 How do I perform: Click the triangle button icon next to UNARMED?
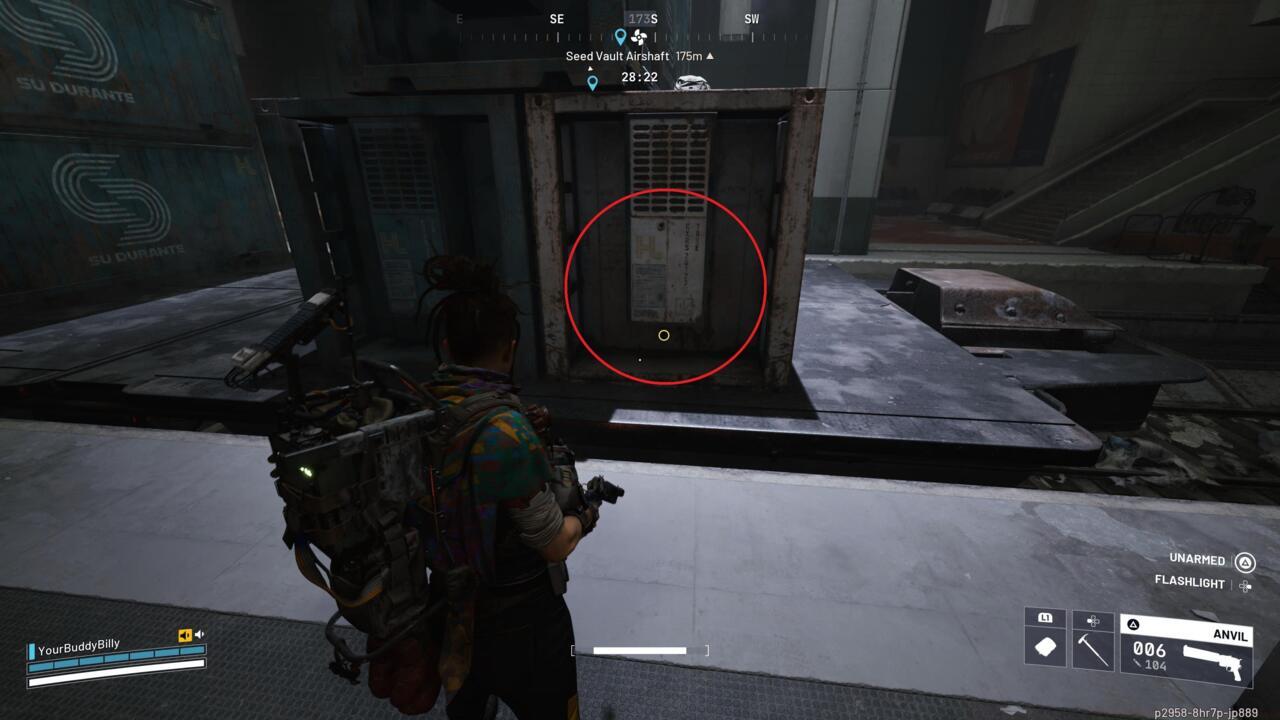pyautogui.click(x=1244, y=560)
